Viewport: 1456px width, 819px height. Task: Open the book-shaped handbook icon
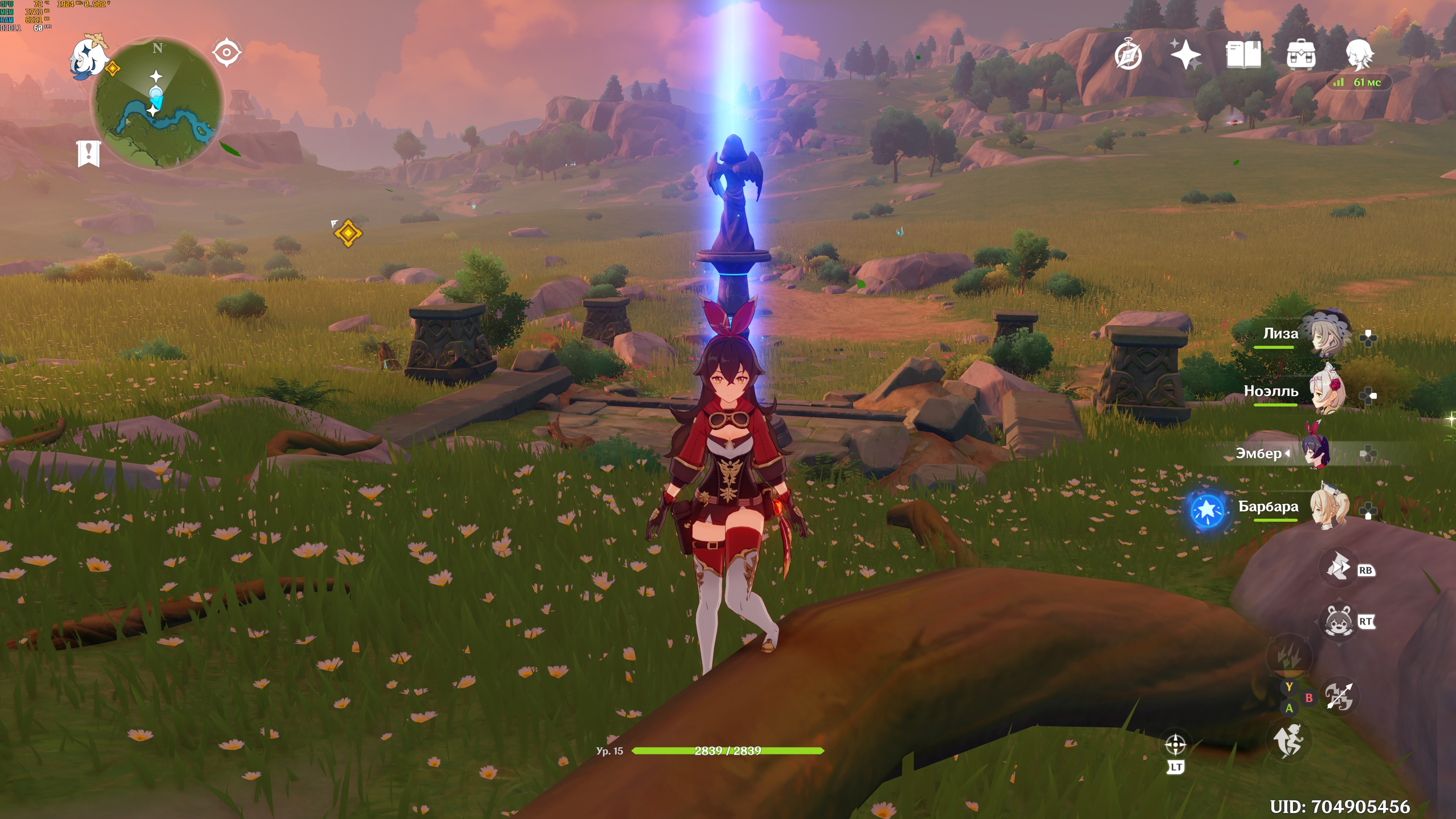[1243, 55]
